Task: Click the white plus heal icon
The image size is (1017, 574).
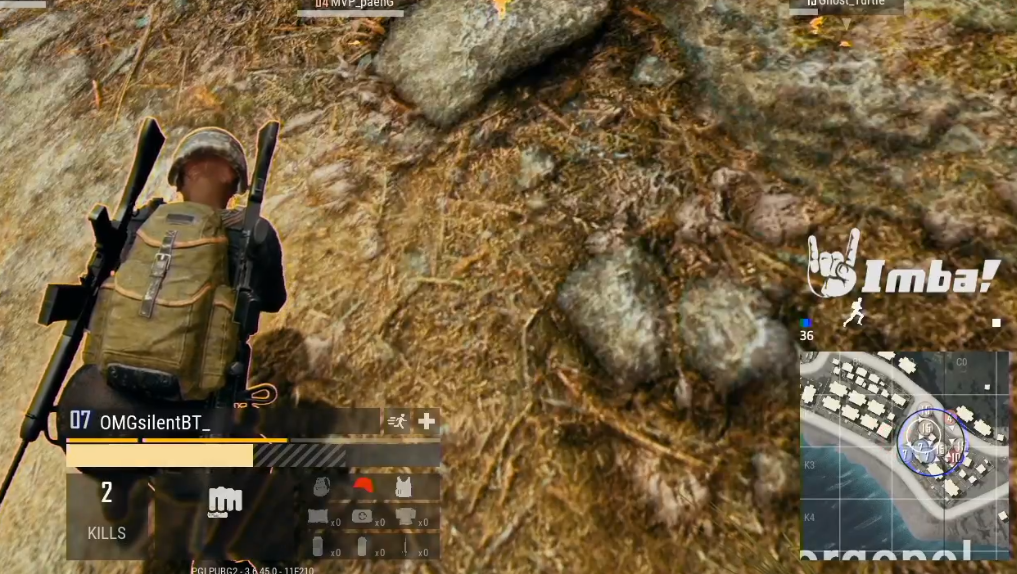Action: click(x=427, y=422)
